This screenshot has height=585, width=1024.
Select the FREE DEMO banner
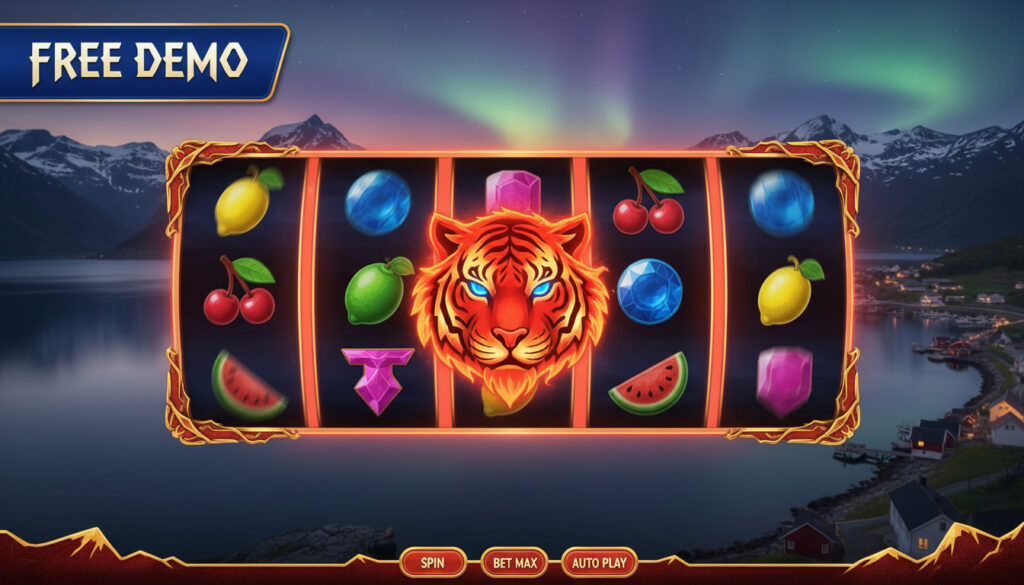pyautogui.click(x=140, y=62)
